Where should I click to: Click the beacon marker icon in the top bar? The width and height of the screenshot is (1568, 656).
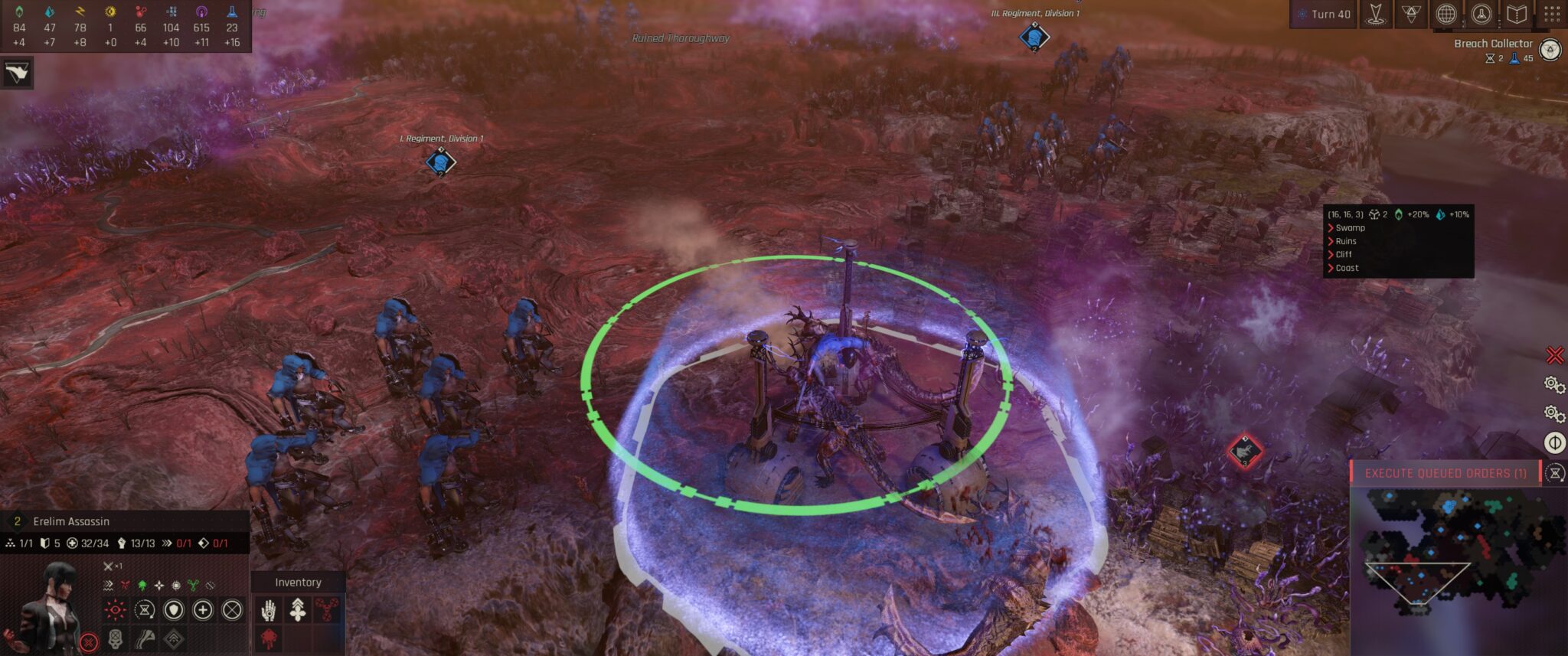[1375, 14]
